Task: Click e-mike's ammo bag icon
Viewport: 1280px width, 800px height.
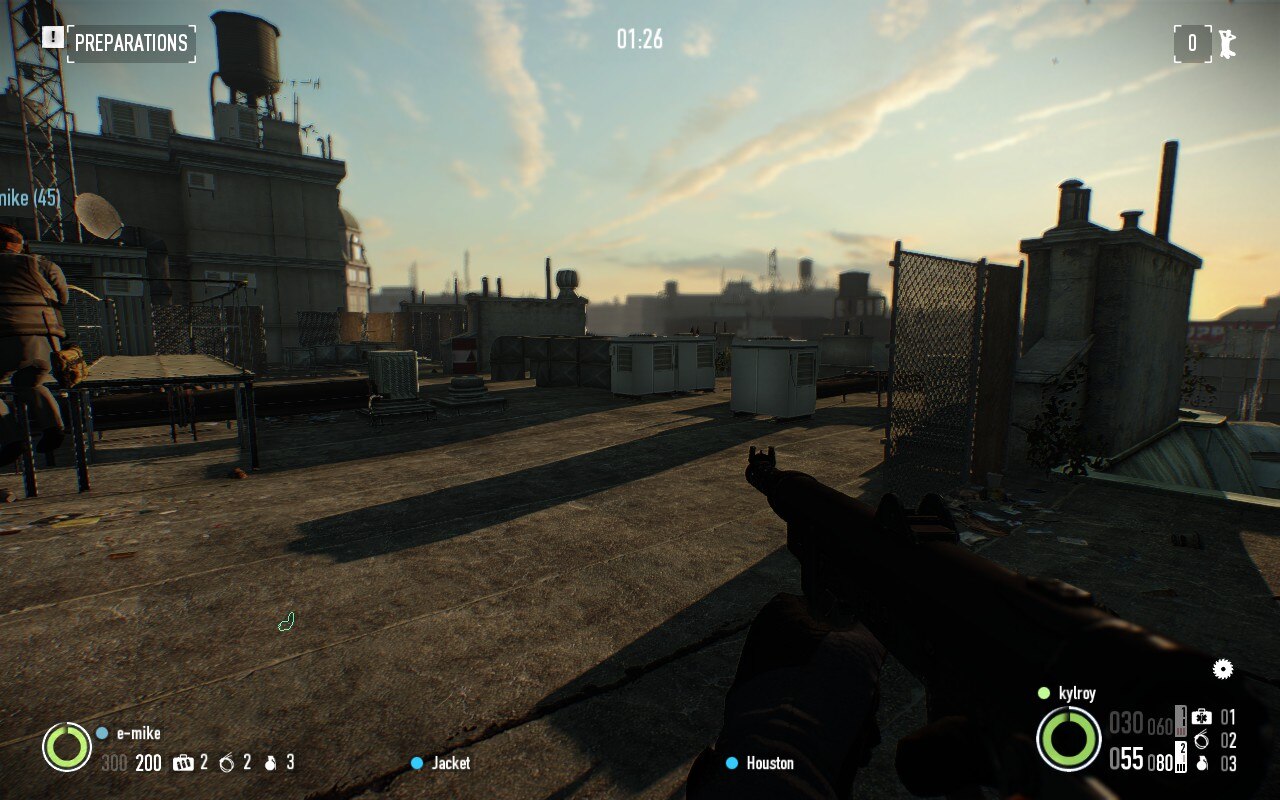Action: tap(182, 763)
